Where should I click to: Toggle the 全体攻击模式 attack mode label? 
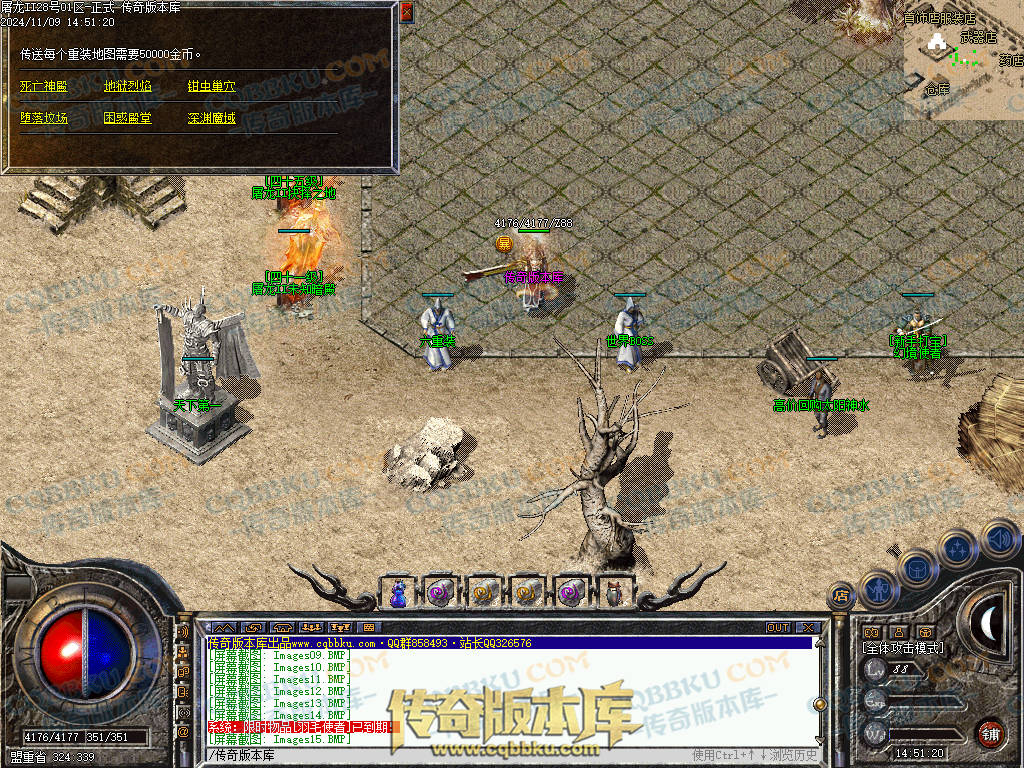click(x=903, y=648)
